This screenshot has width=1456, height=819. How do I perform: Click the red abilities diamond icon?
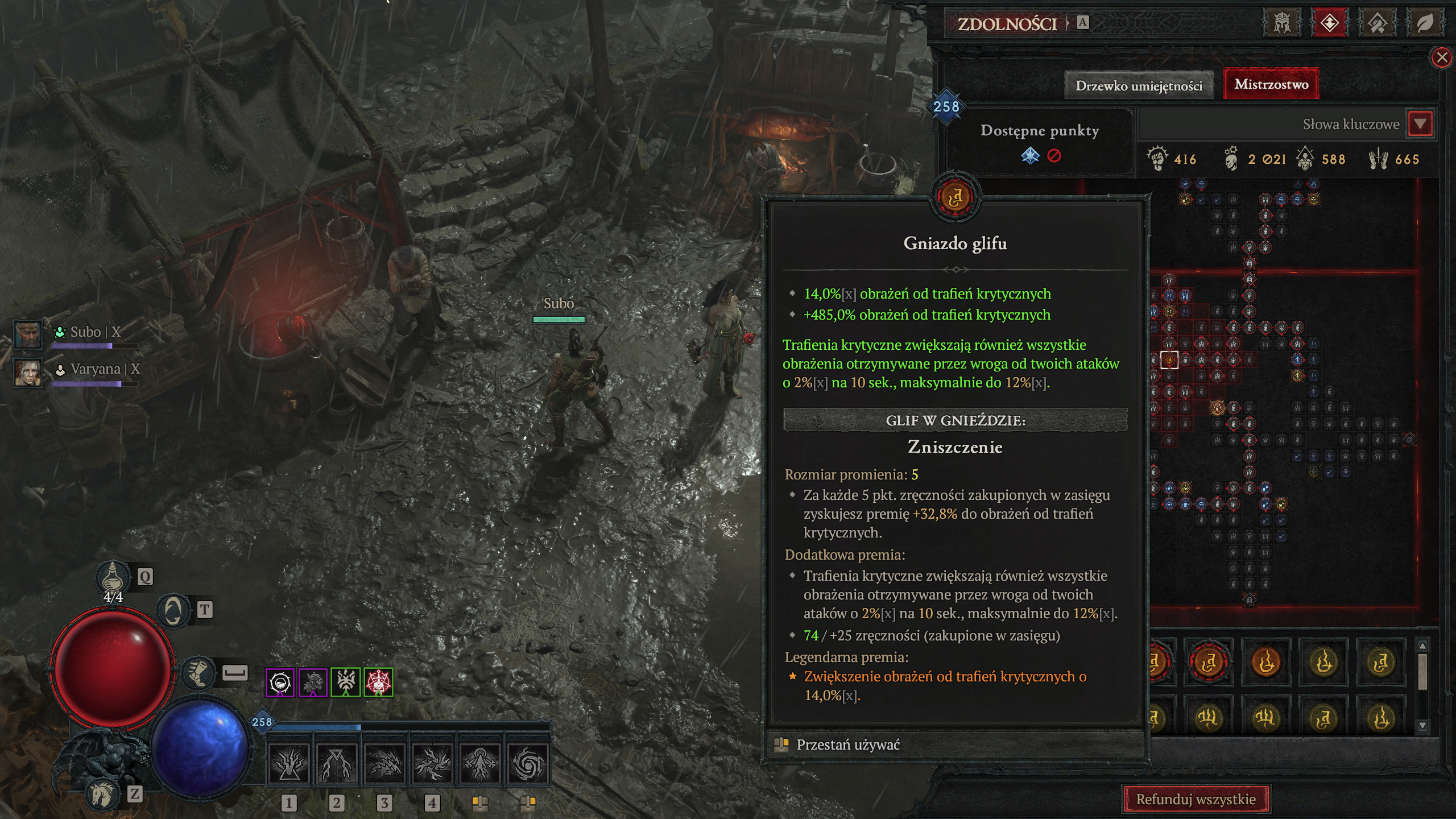click(x=1329, y=23)
